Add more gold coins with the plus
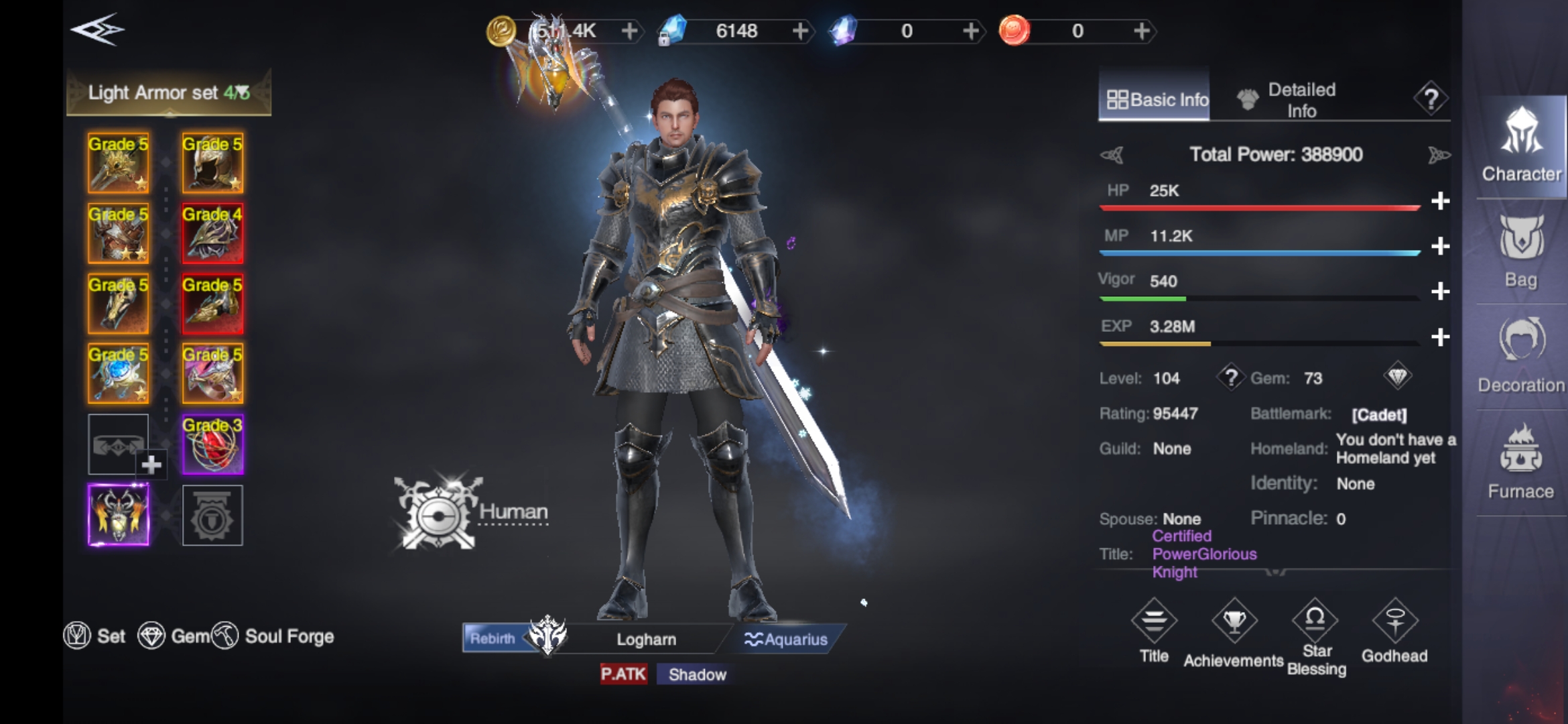 point(629,31)
